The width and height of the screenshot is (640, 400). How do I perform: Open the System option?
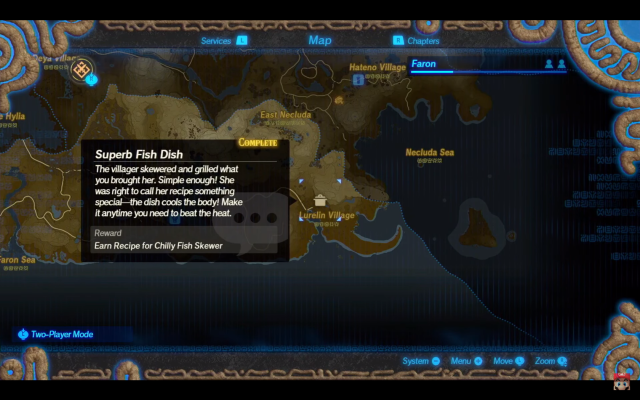click(421, 361)
